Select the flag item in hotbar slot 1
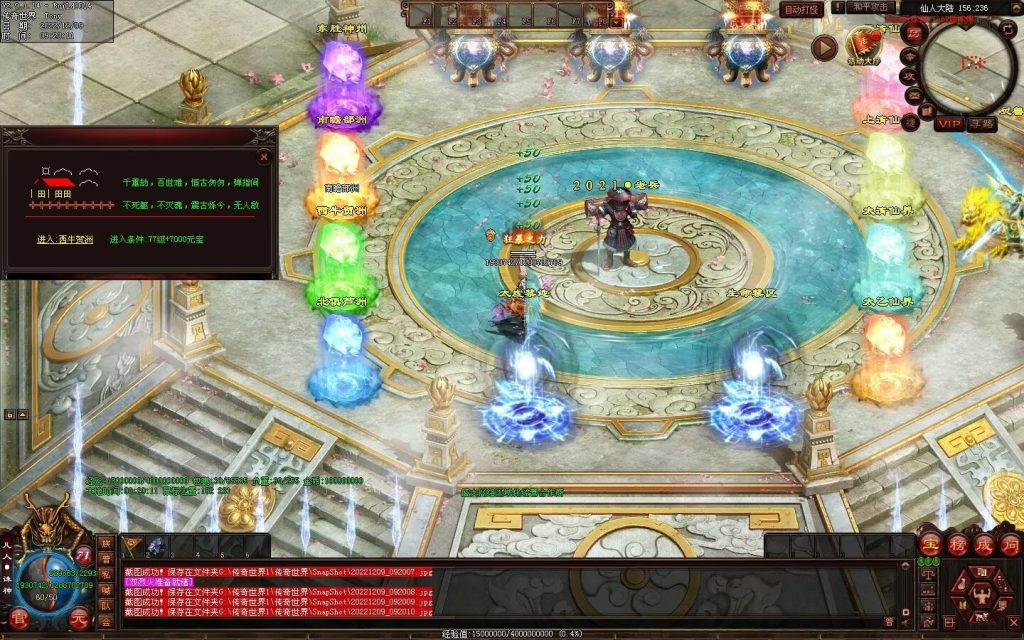This screenshot has height=640, width=1024. (129, 546)
